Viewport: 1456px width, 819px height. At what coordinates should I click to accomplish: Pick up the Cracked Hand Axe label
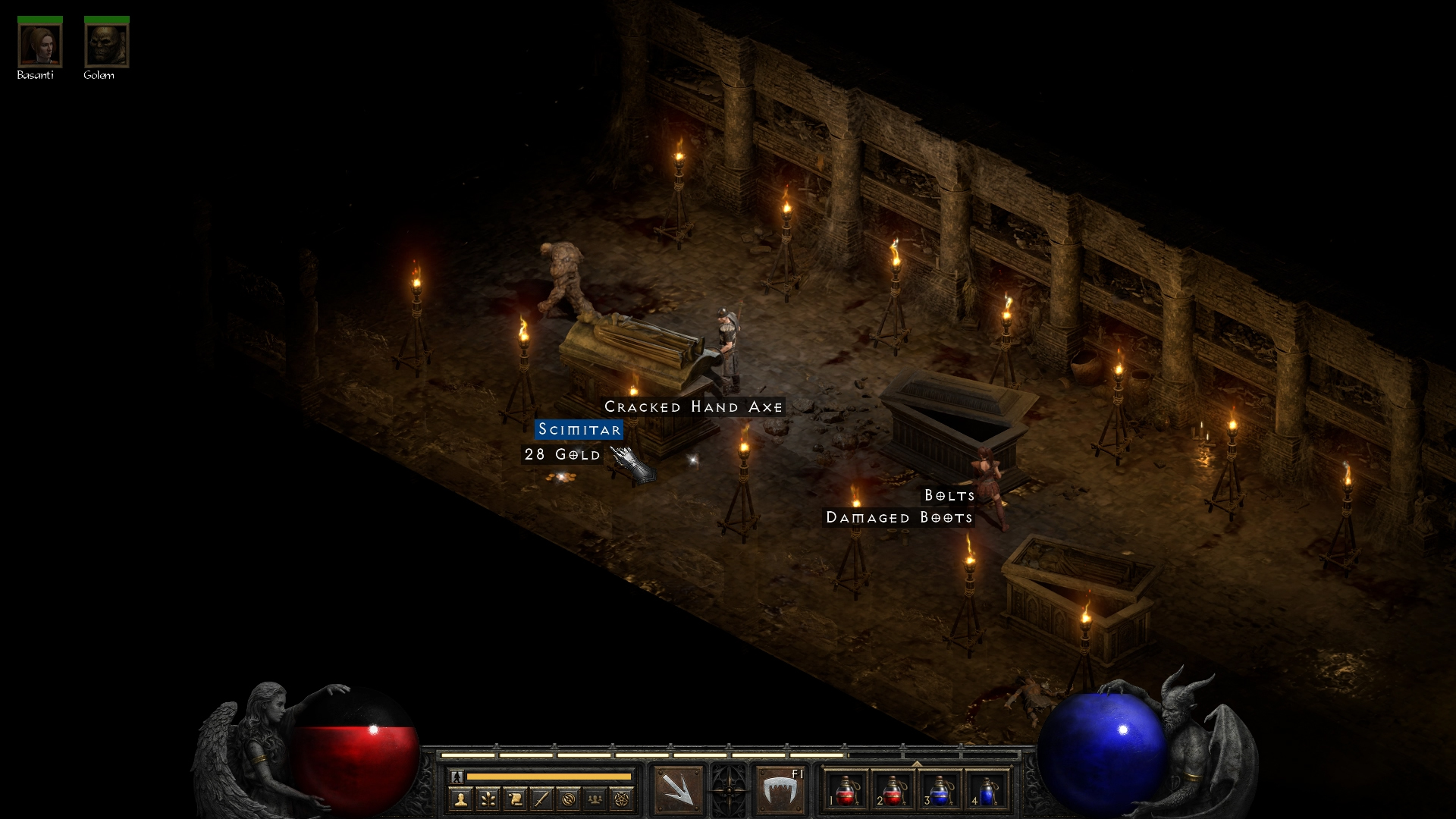point(693,407)
